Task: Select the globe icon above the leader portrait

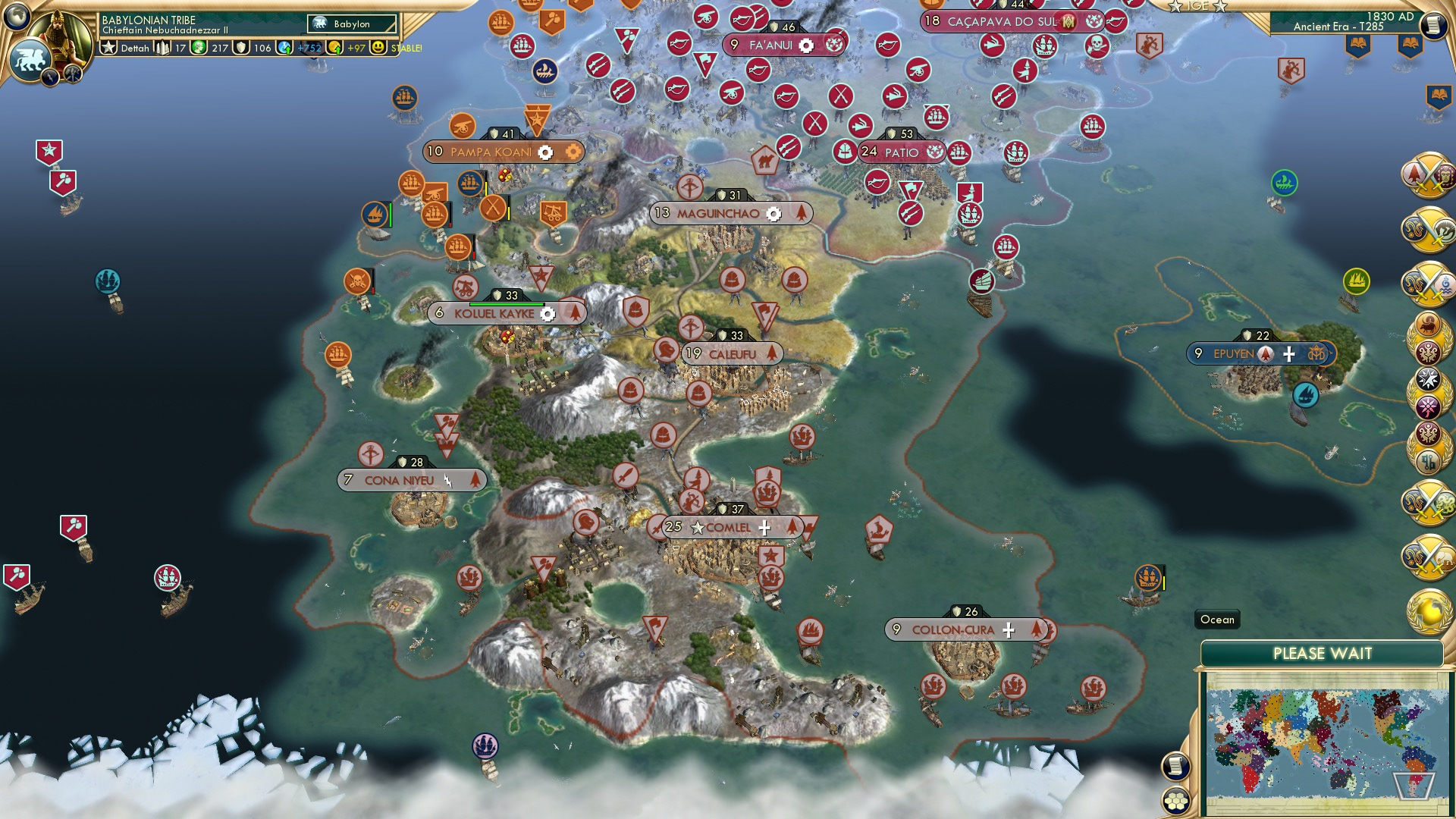Action: (17, 15)
